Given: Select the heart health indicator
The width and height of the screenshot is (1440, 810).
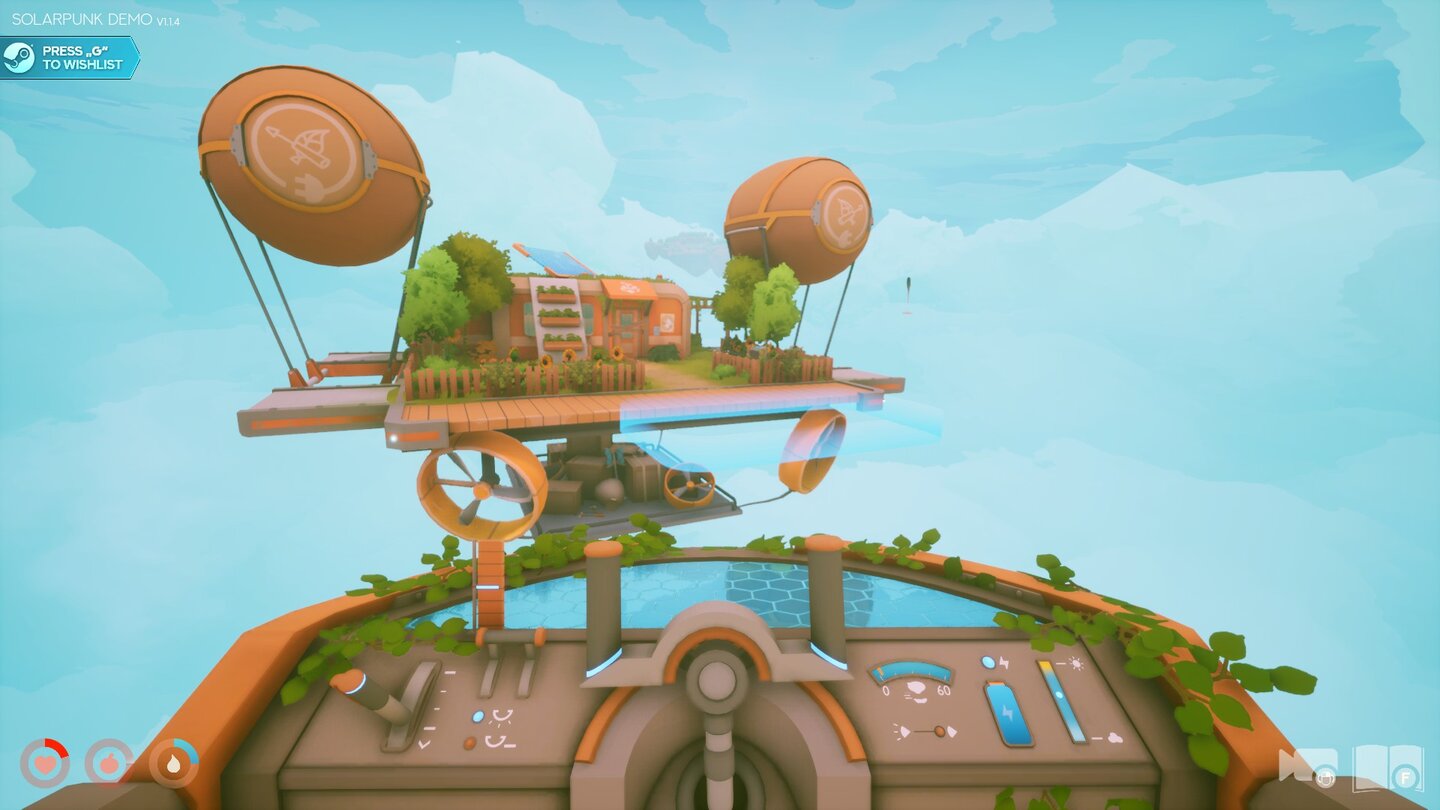Looking at the screenshot, I should 44,761.
